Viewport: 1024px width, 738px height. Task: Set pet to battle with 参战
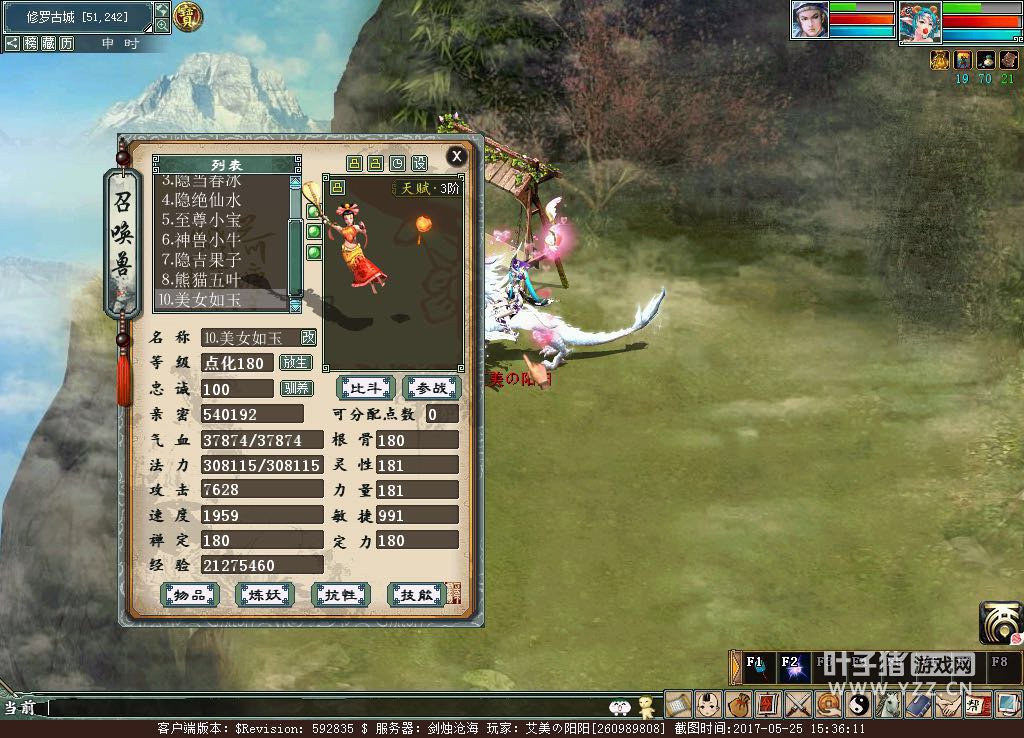432,388
